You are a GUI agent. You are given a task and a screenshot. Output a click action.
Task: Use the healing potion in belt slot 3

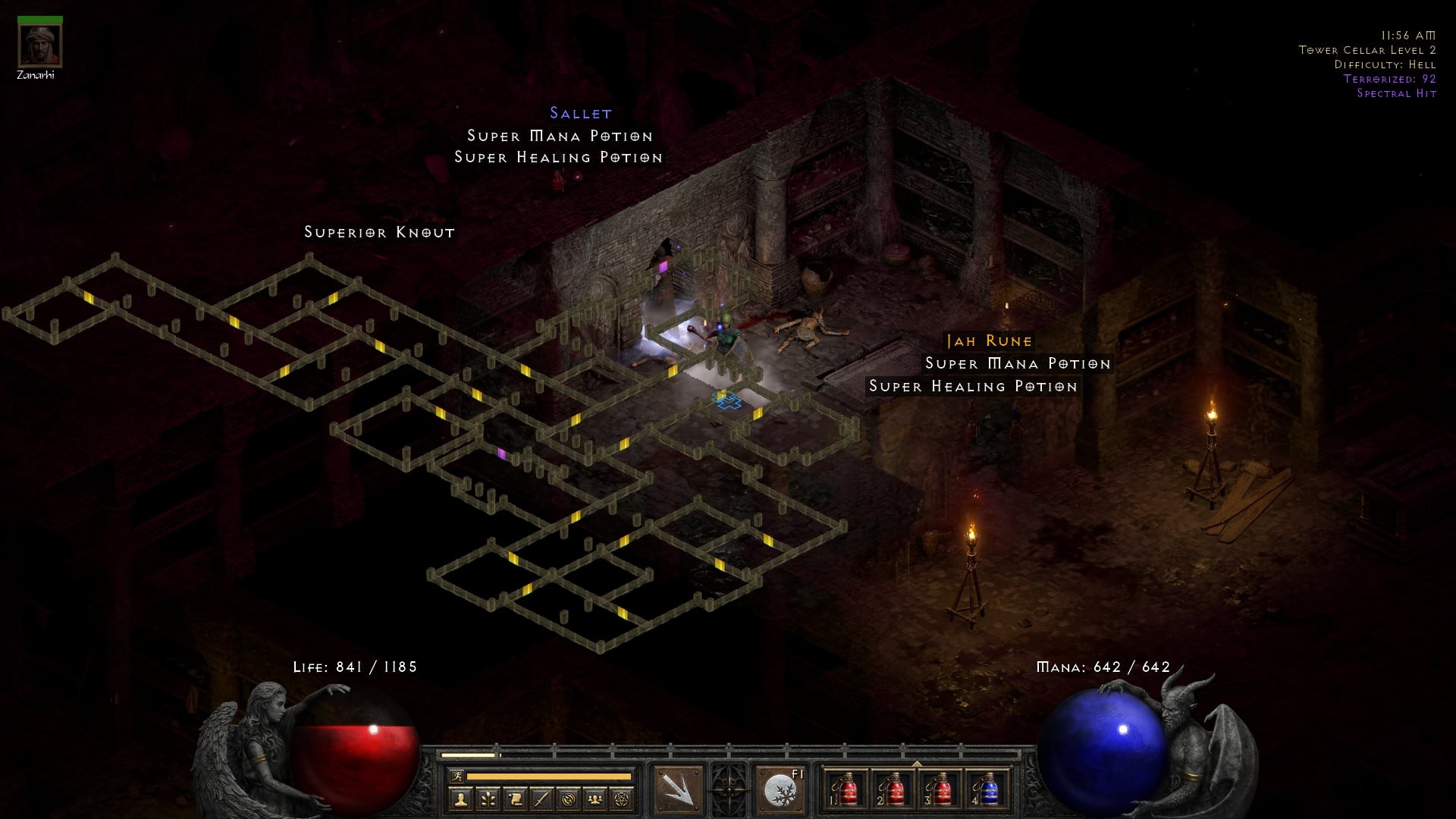pos(940,790)
